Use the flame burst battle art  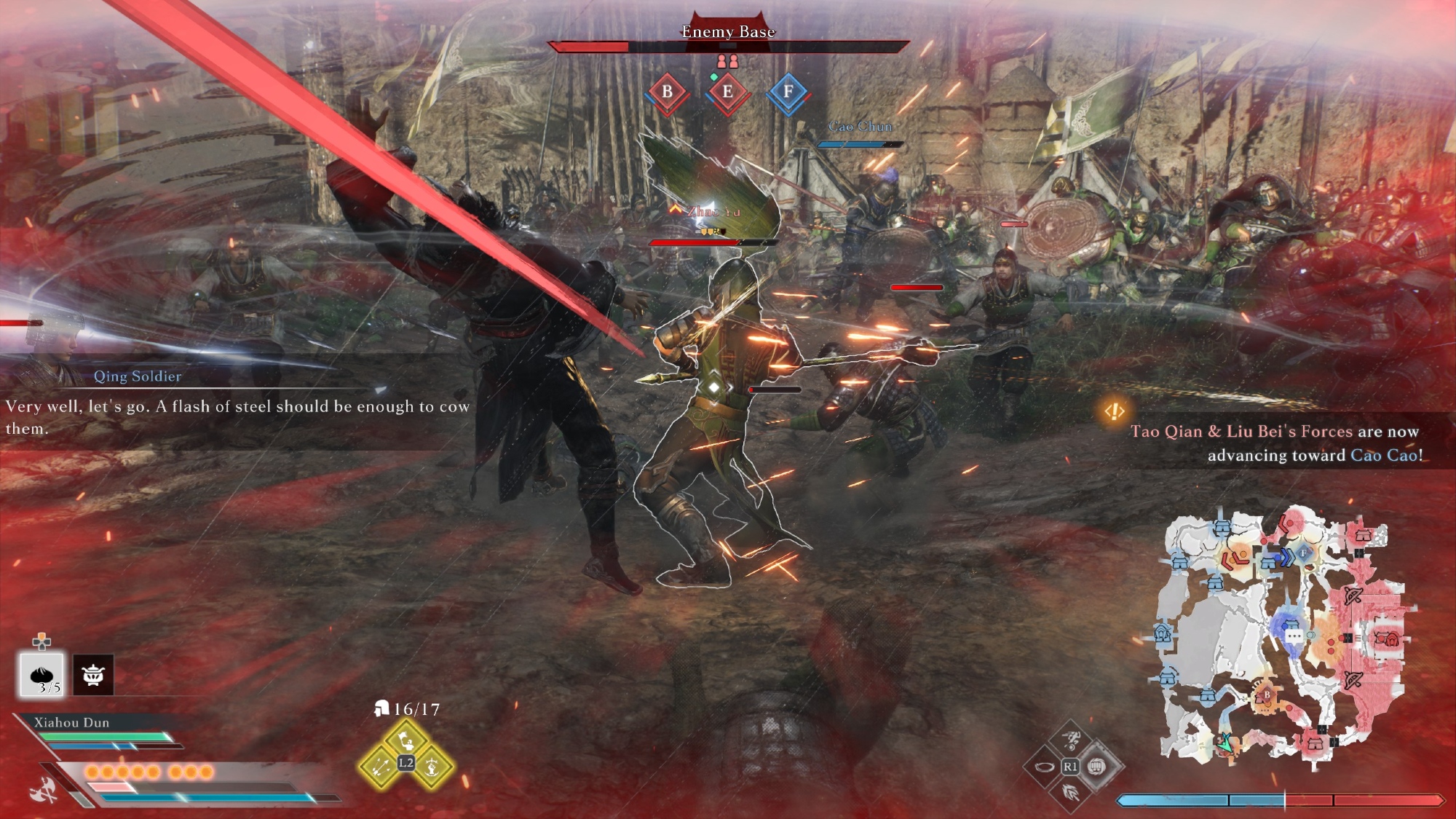(1070, 792)
